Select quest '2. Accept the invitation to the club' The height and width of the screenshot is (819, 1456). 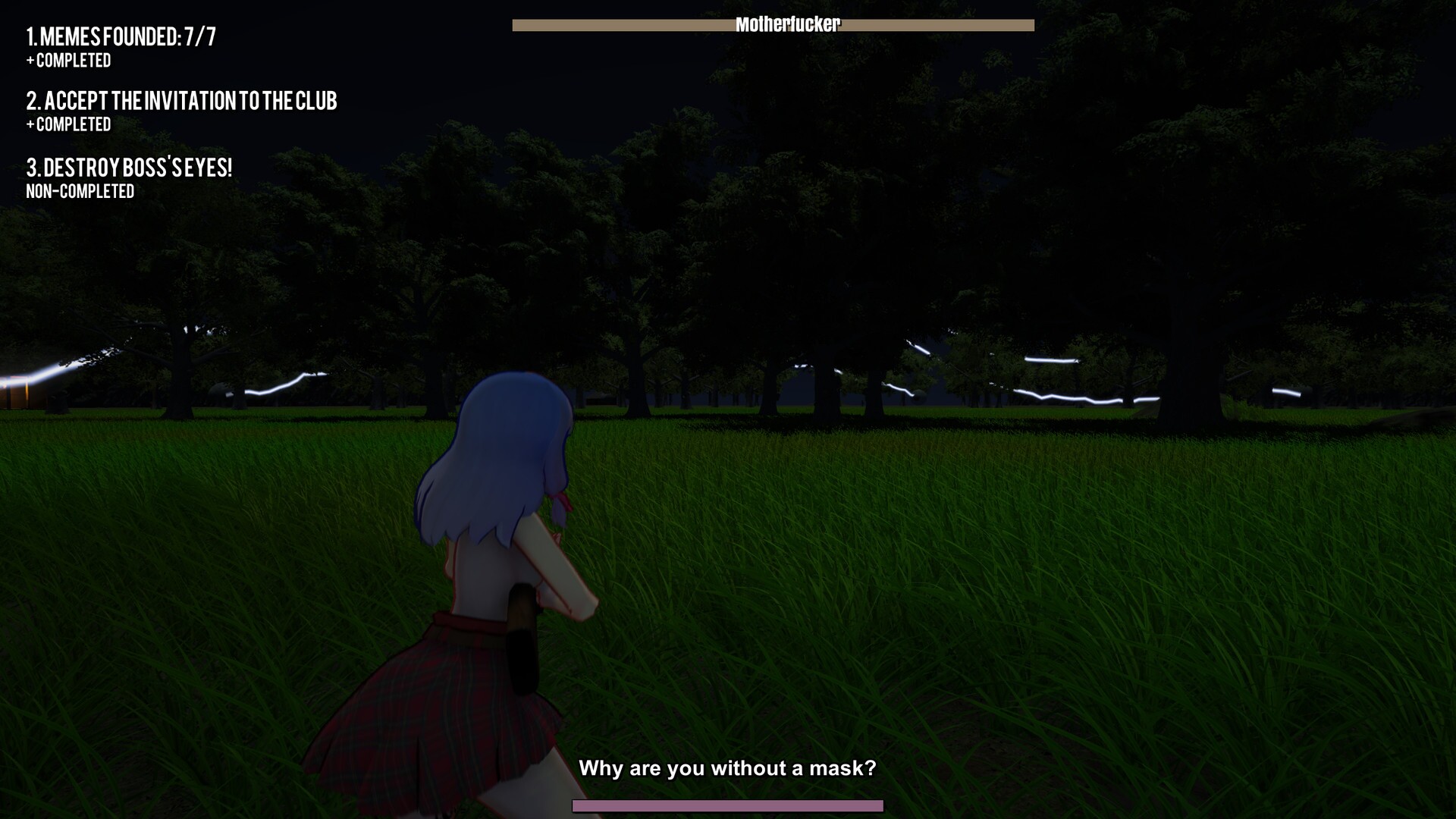click(182, 102)
